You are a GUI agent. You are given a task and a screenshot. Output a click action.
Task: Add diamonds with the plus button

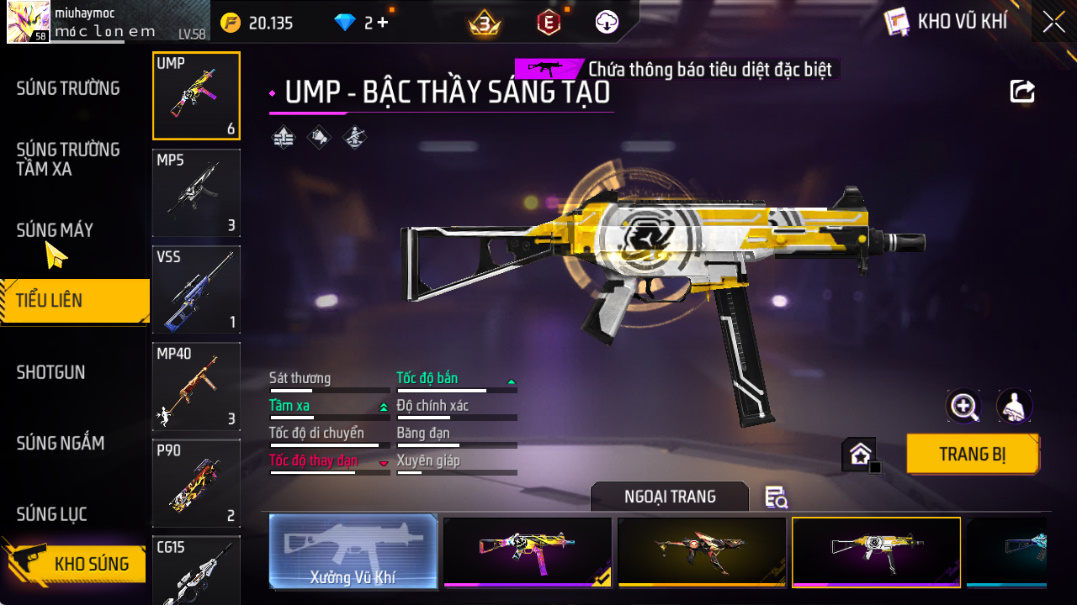point(383,22)
